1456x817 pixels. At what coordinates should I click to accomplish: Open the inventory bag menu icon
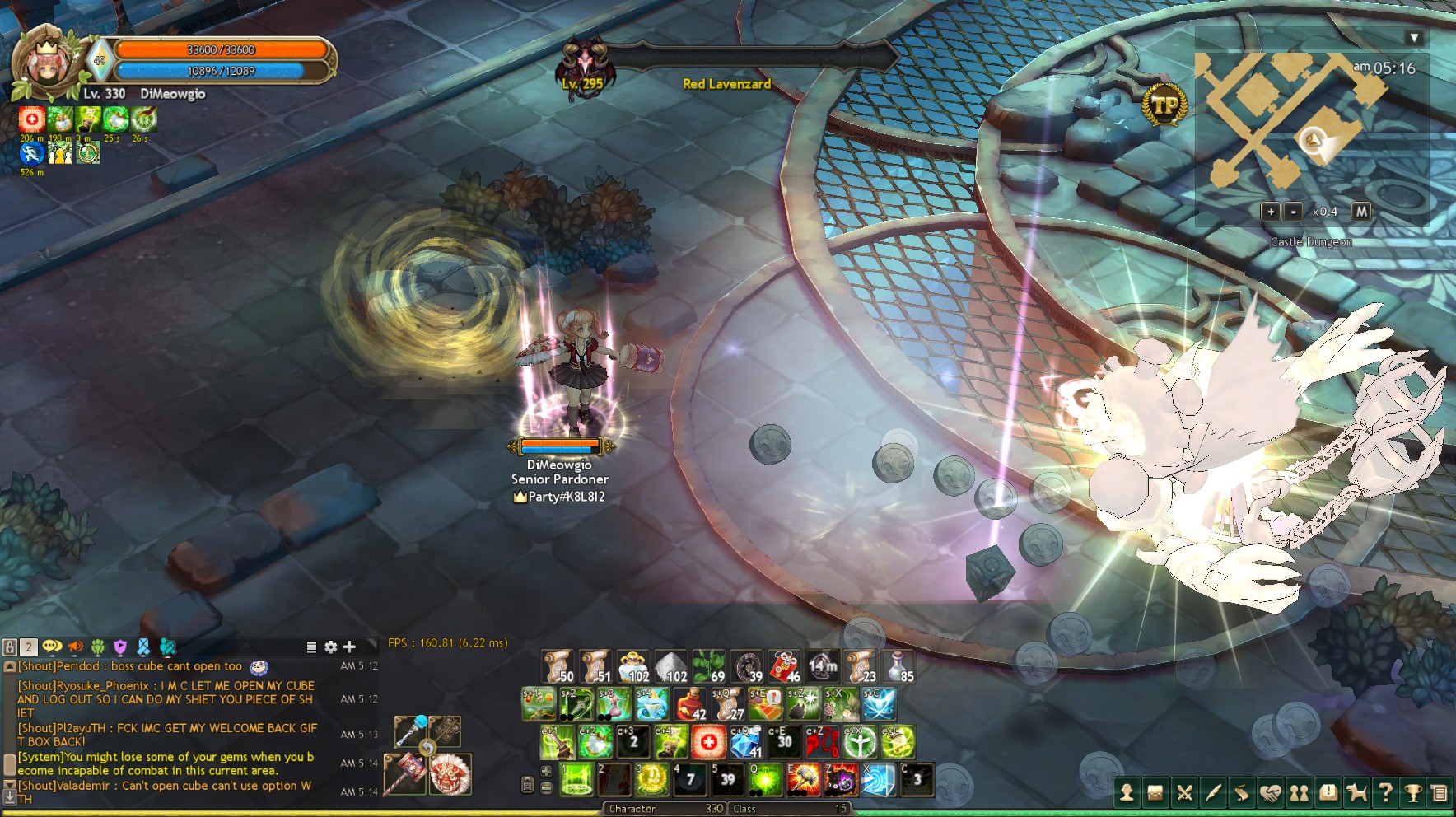pos(1155,793)
